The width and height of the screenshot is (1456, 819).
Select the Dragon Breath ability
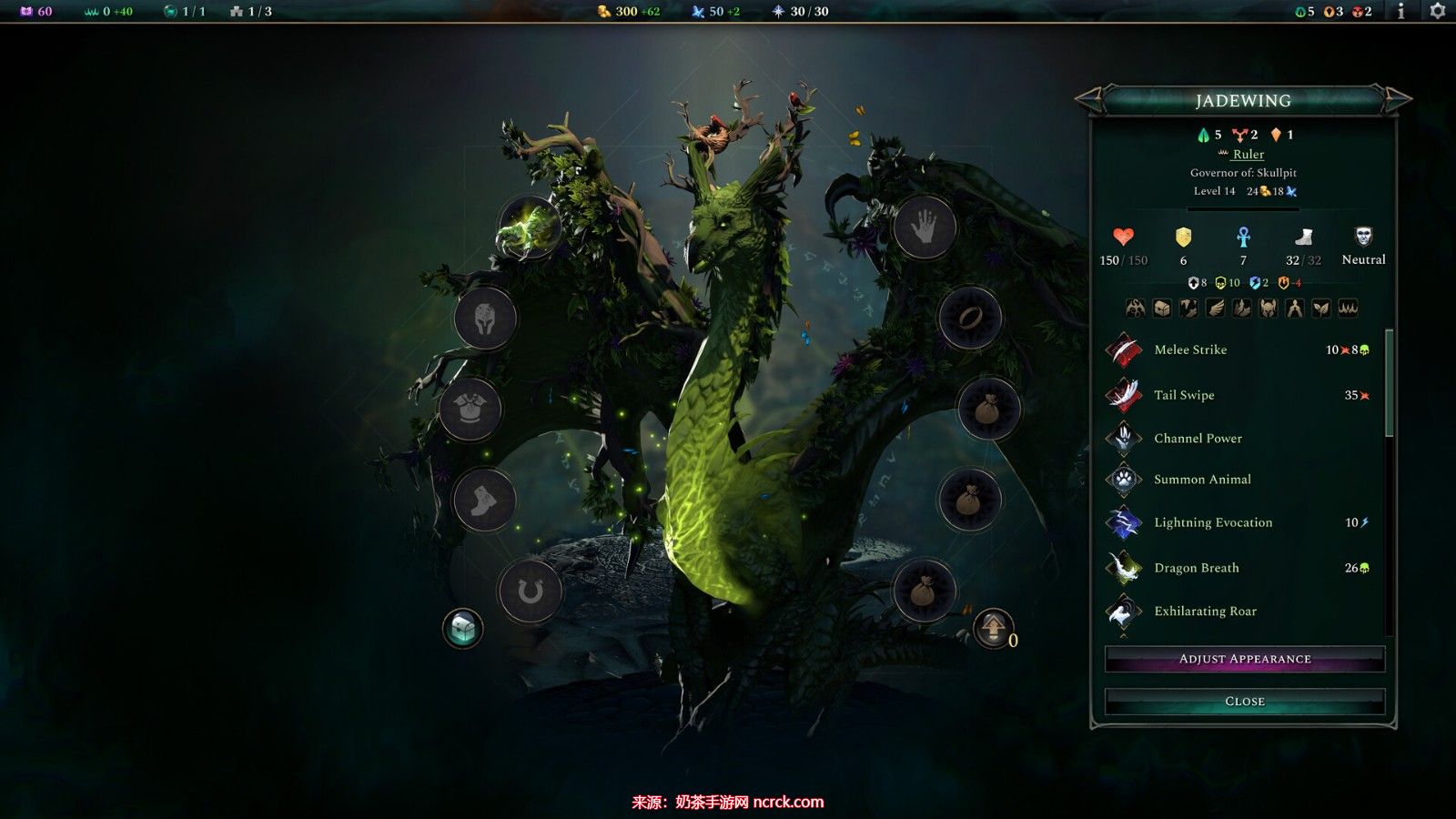click(1197, 568)
